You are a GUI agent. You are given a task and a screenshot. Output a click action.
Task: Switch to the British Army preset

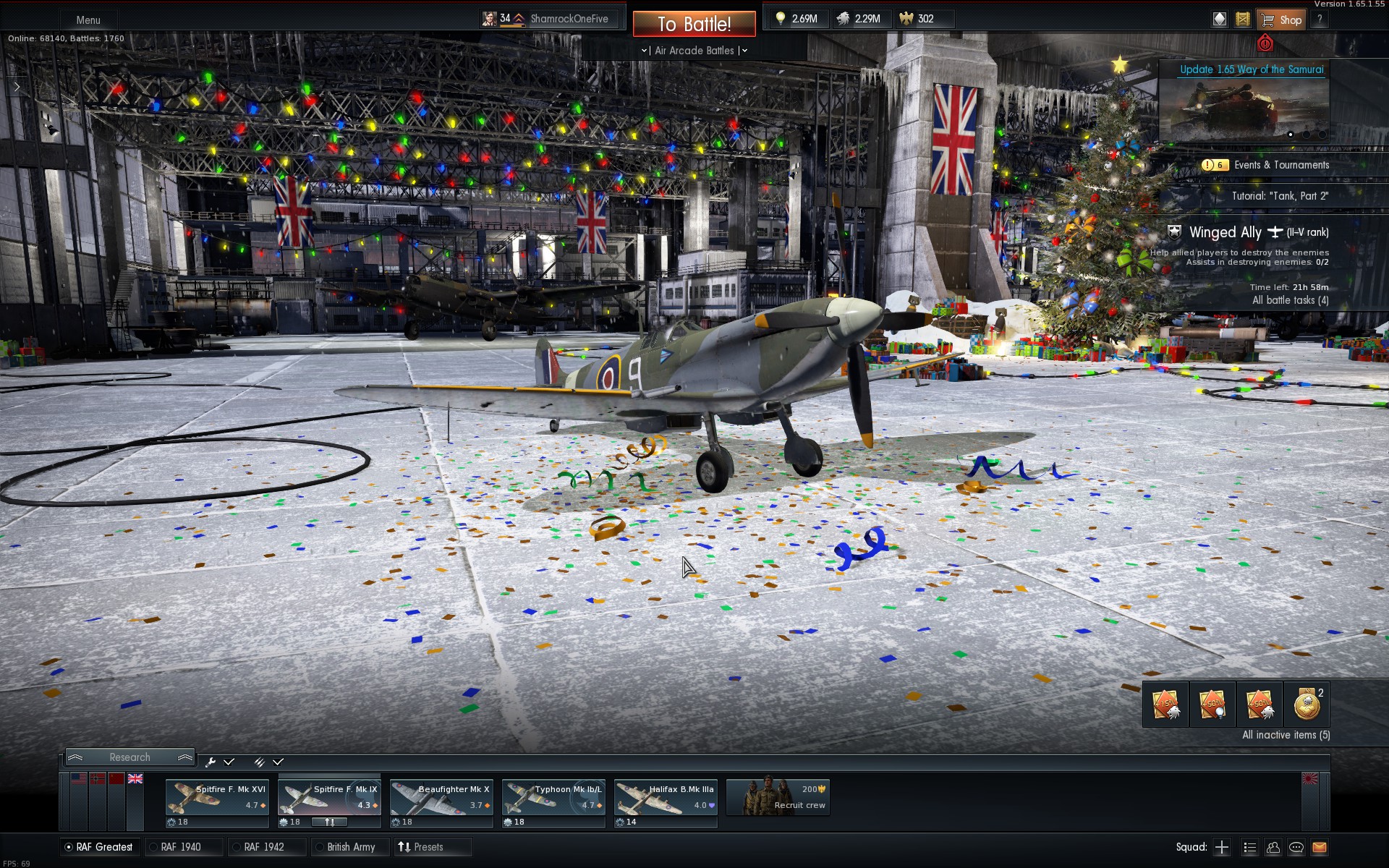click(x=350, y=847)
